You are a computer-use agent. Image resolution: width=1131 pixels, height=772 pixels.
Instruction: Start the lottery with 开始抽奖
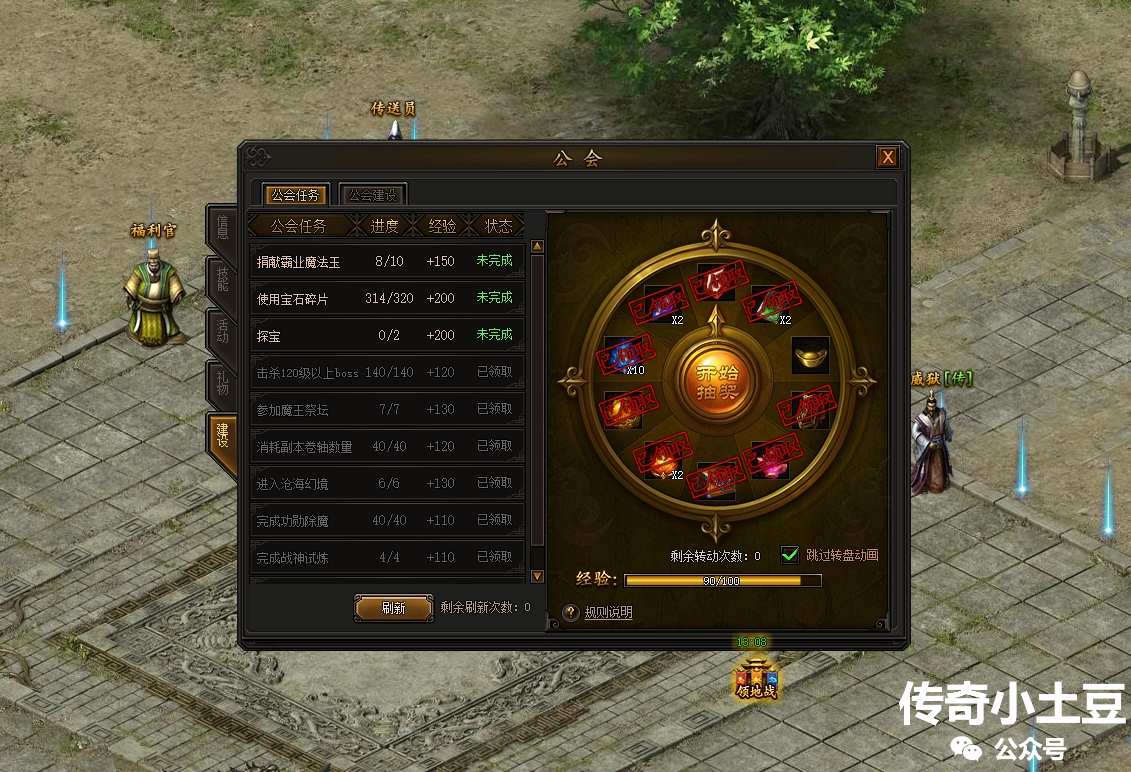point(716,379)
